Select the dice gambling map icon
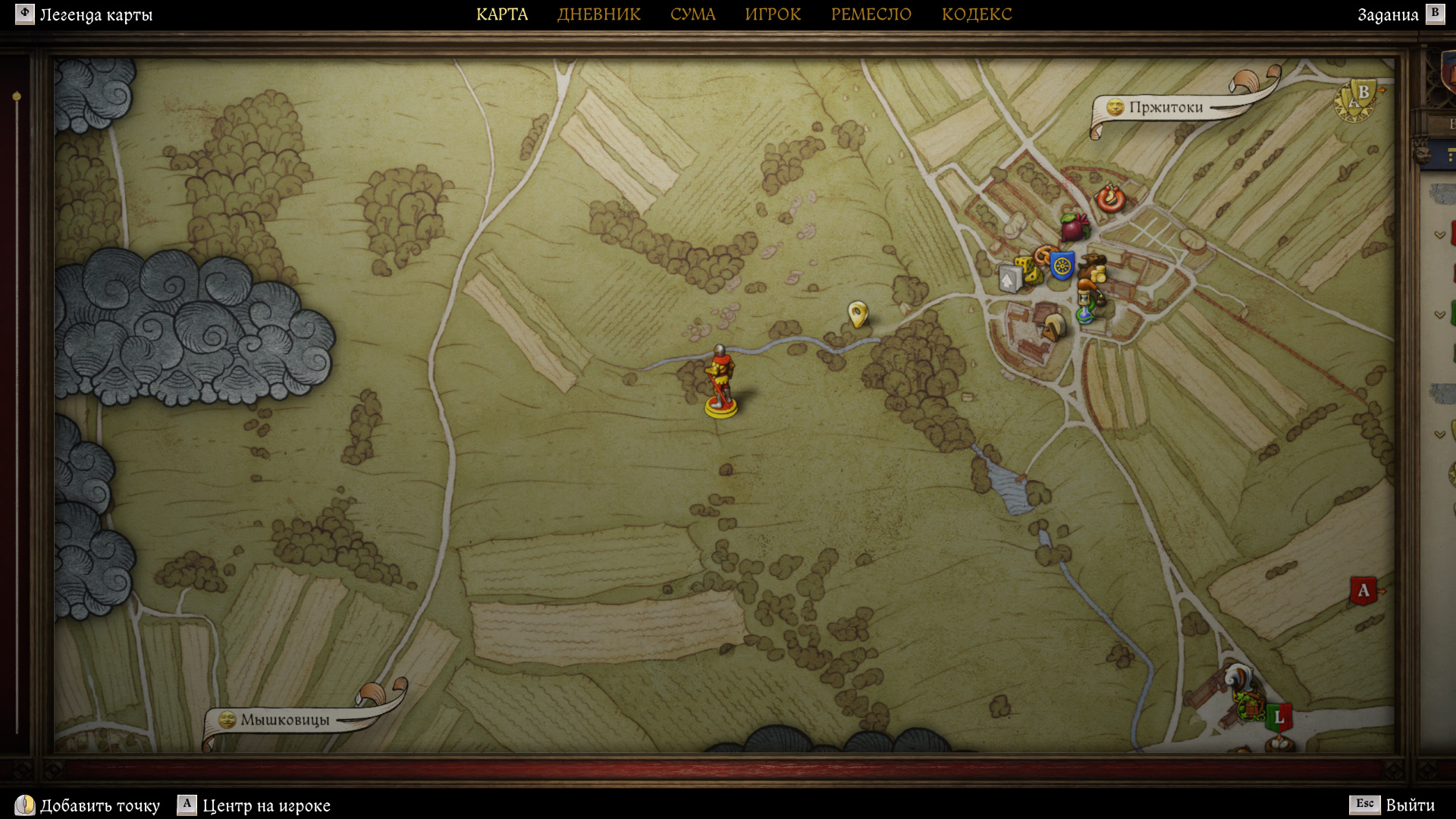The width and height of the screenshot is (1456, 819). (1028, 270)
